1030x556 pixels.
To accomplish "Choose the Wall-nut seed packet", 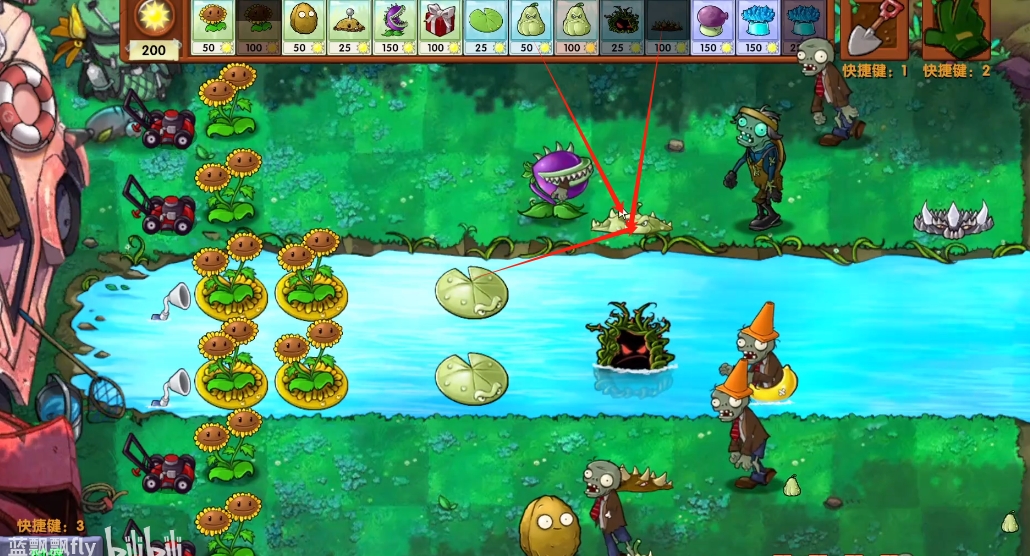I will click(302, 27).
